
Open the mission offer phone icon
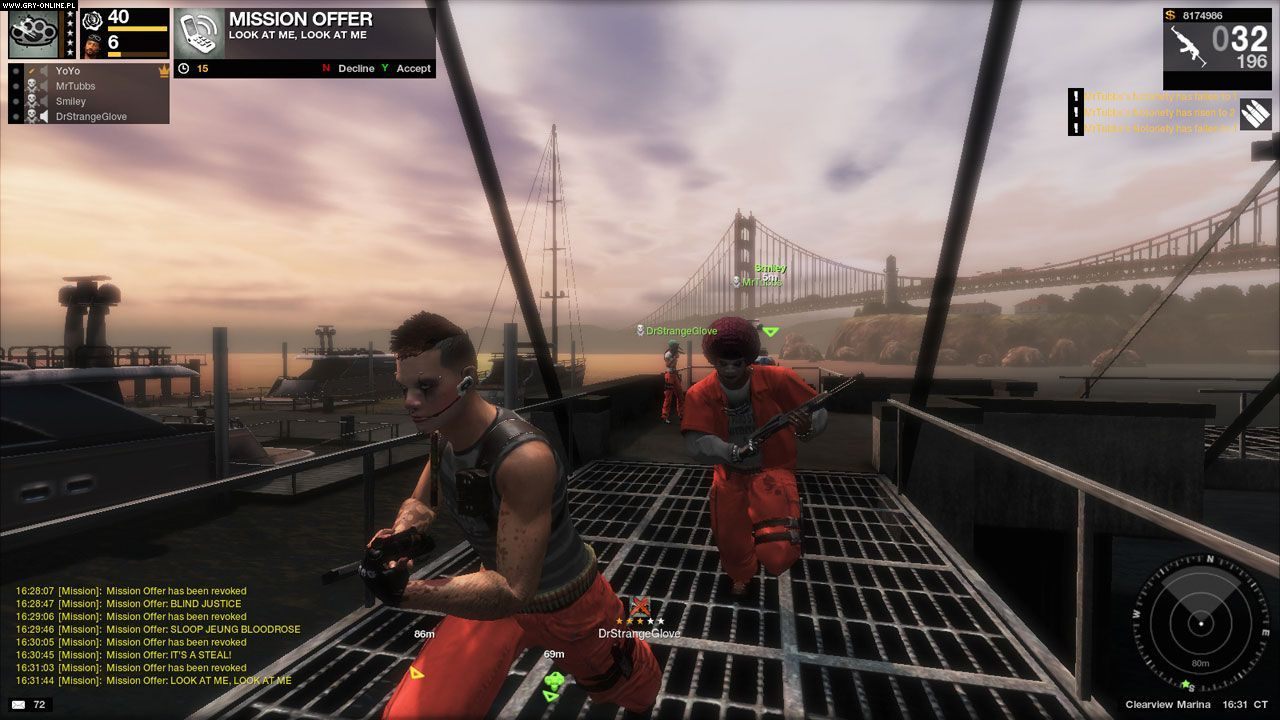click(198, 35)
